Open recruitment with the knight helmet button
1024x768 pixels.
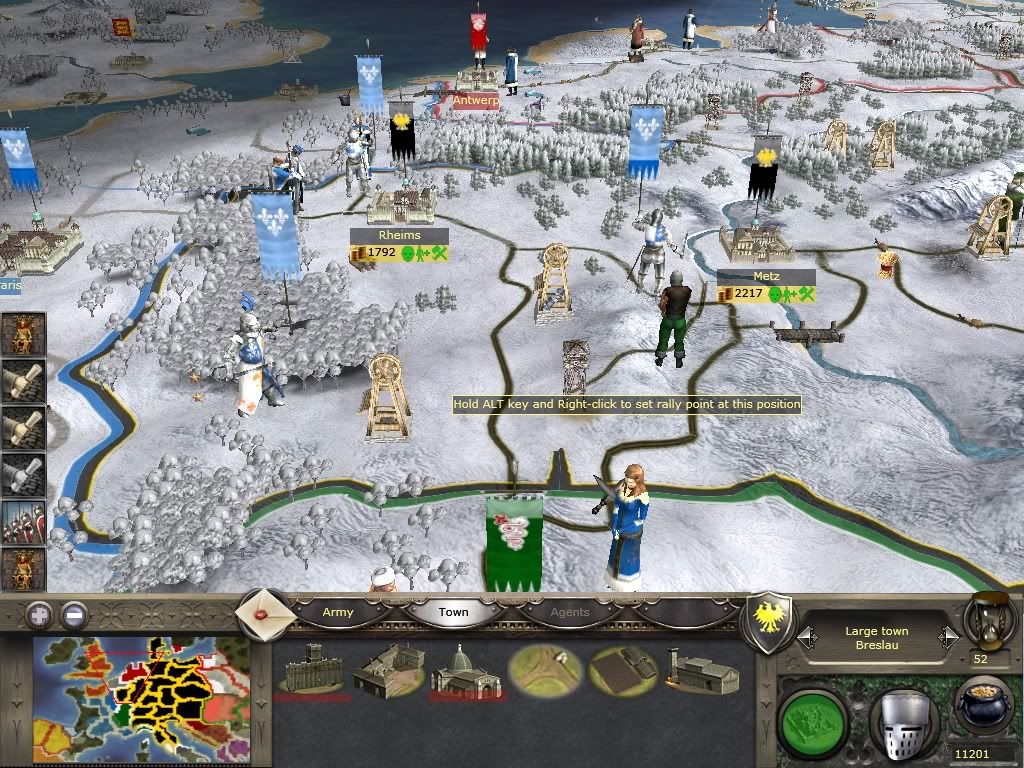coord(903,718)
